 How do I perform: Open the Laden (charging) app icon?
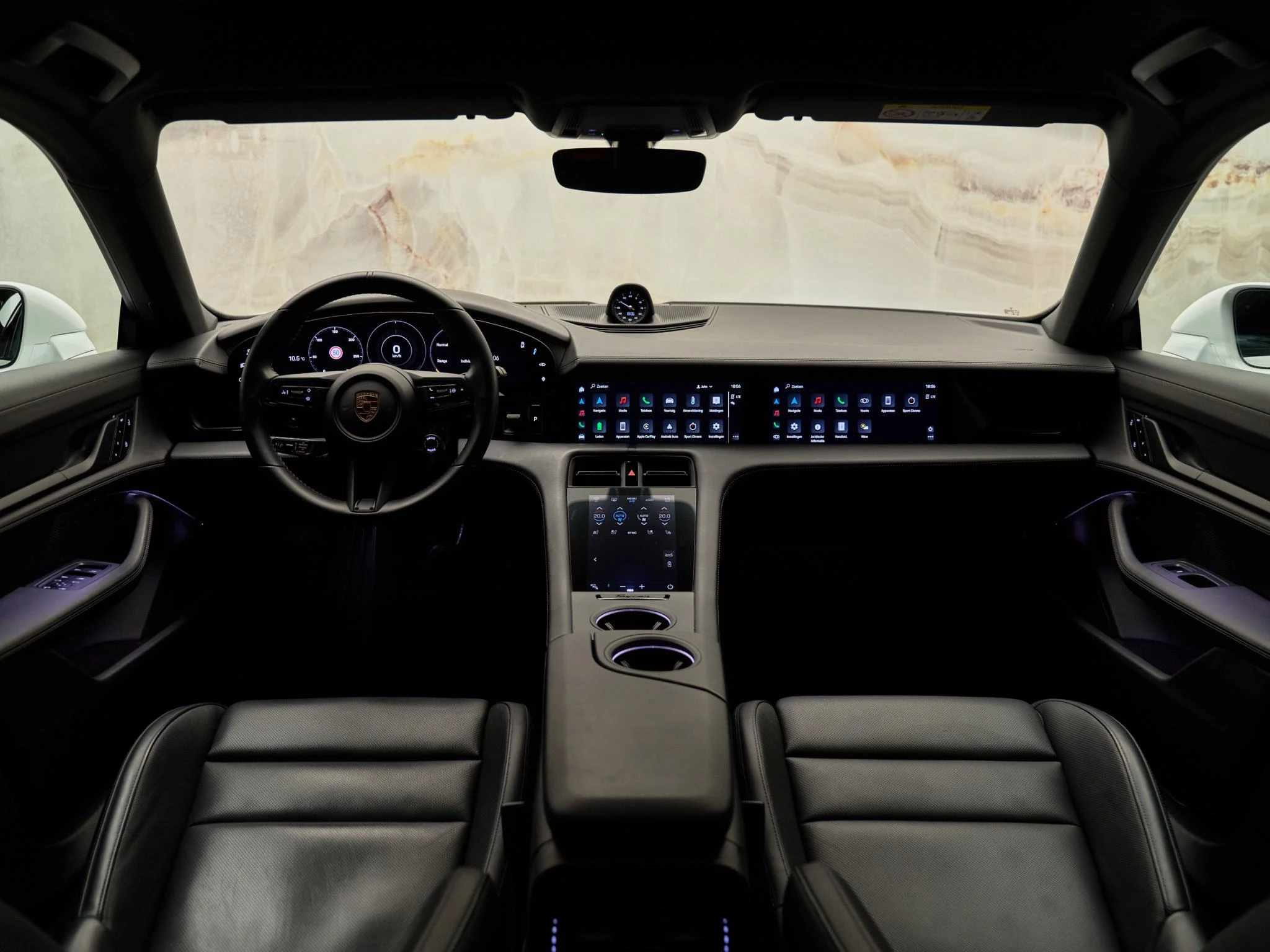tap(600, 427)
